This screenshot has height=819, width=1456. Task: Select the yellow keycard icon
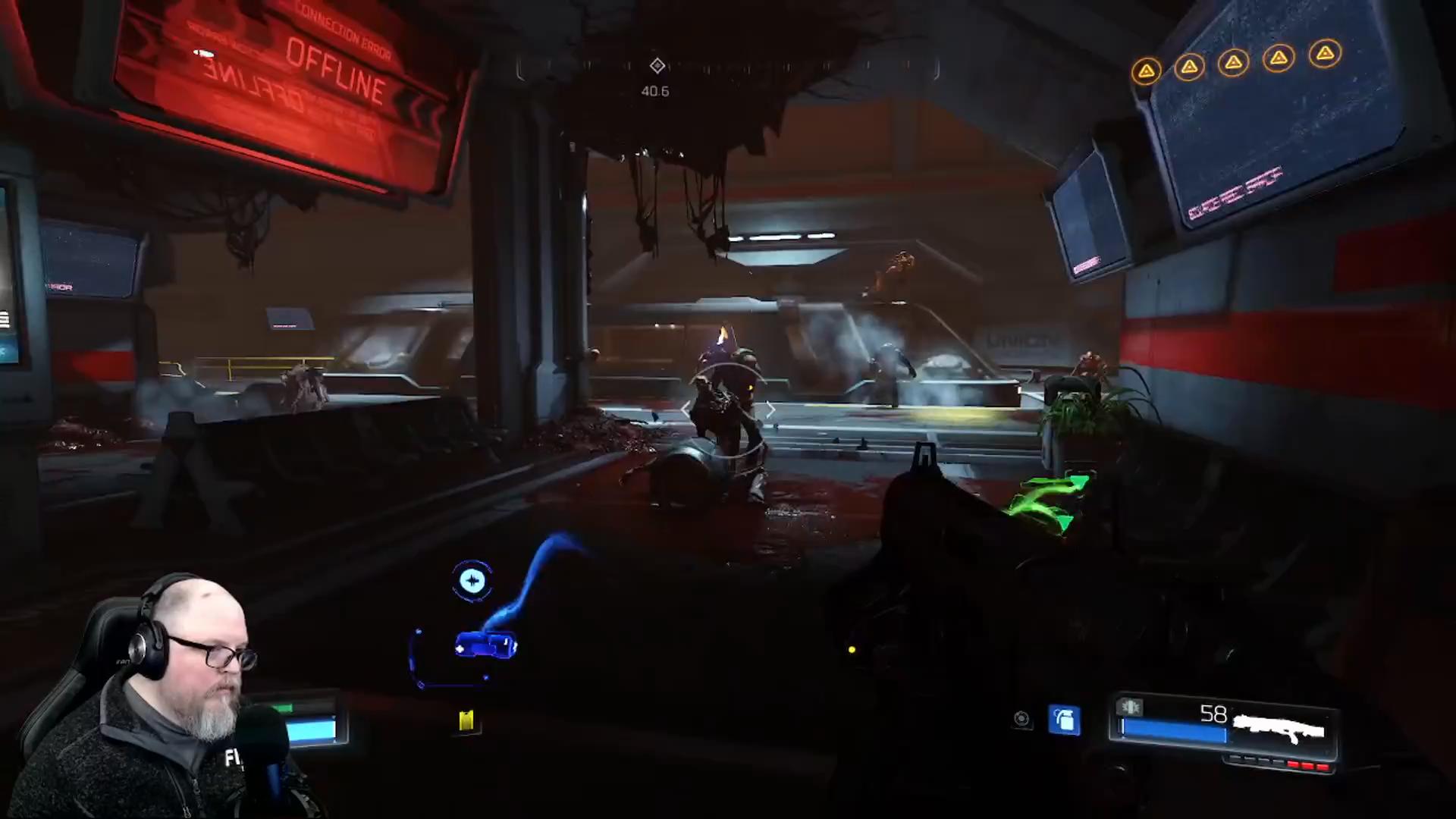coord(466,720)
